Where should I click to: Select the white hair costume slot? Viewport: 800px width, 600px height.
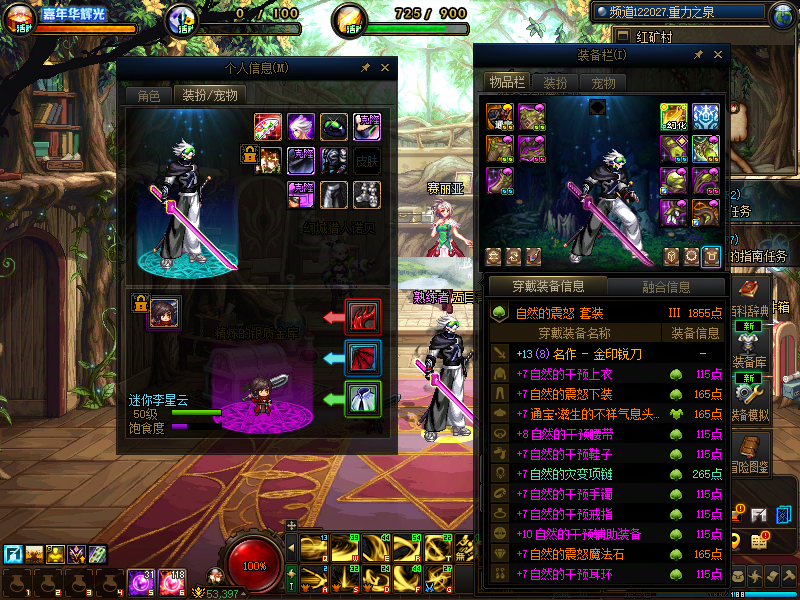pyautogui.click(x=301, y=127)
